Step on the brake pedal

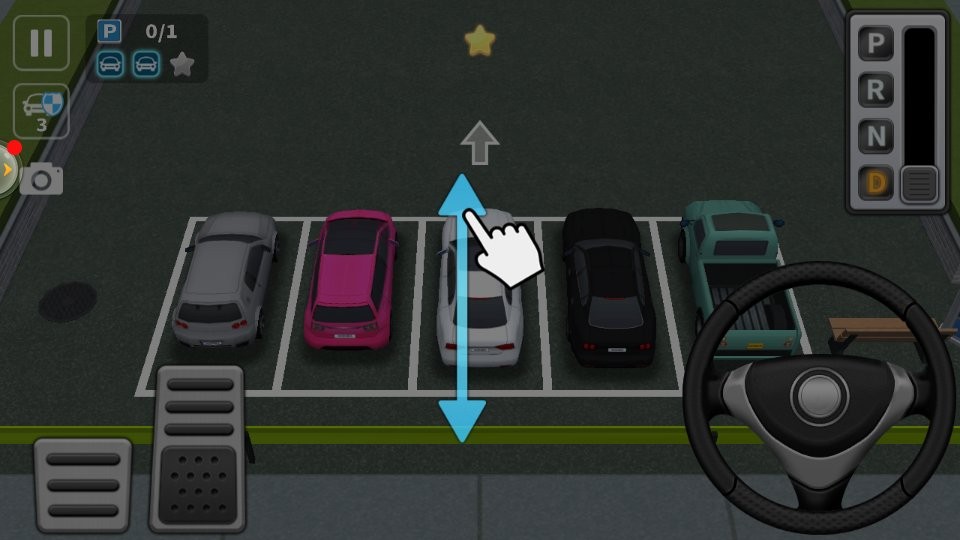(x=83, y=484)
